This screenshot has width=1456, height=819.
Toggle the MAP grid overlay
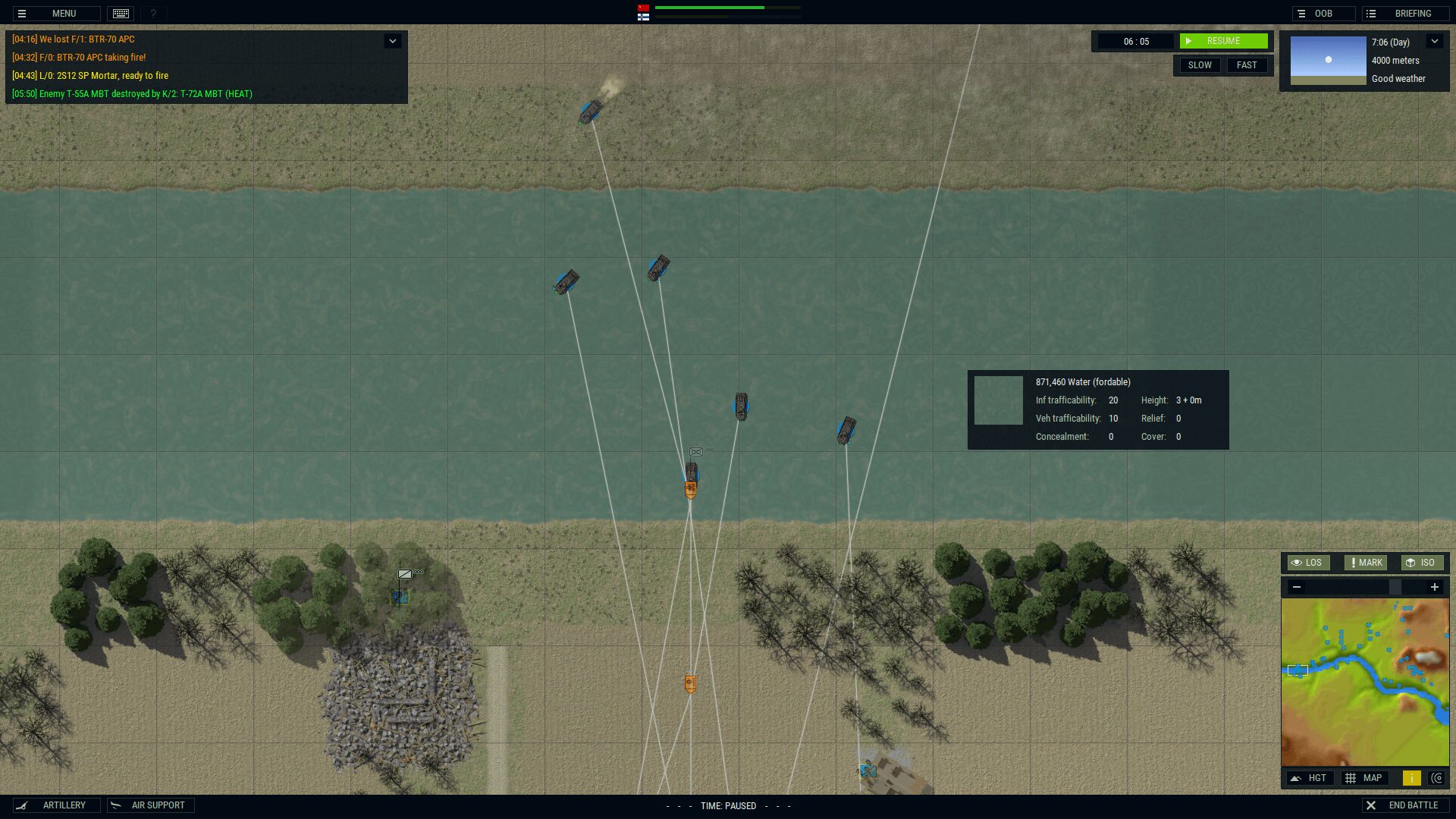1364,778
